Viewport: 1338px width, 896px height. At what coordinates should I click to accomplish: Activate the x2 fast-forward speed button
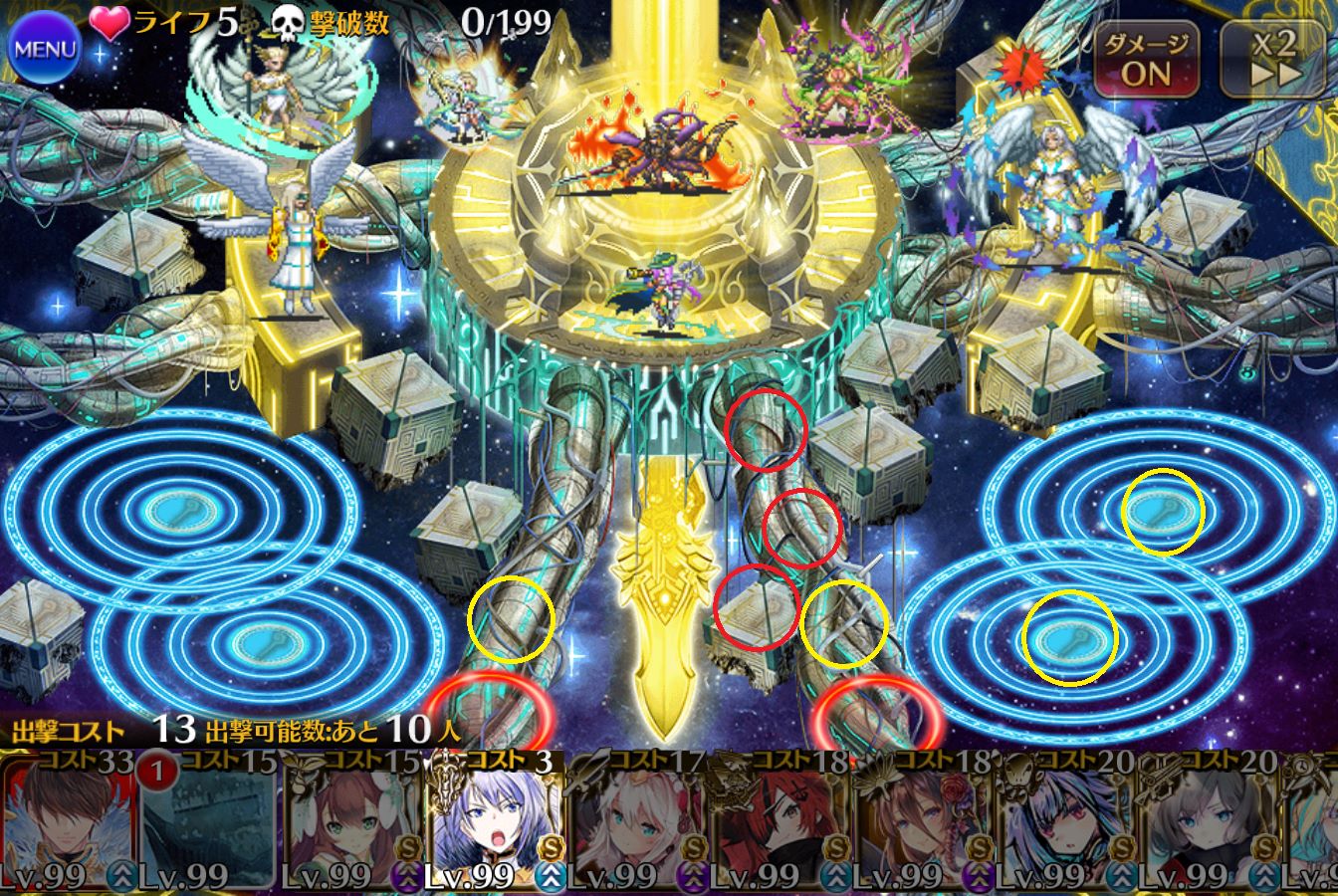(1275, 58)
